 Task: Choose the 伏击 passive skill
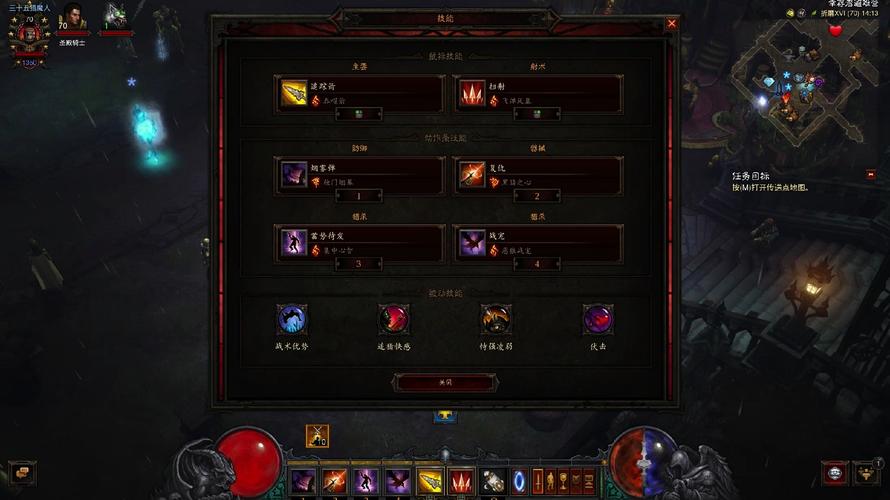tap(598, 320)
